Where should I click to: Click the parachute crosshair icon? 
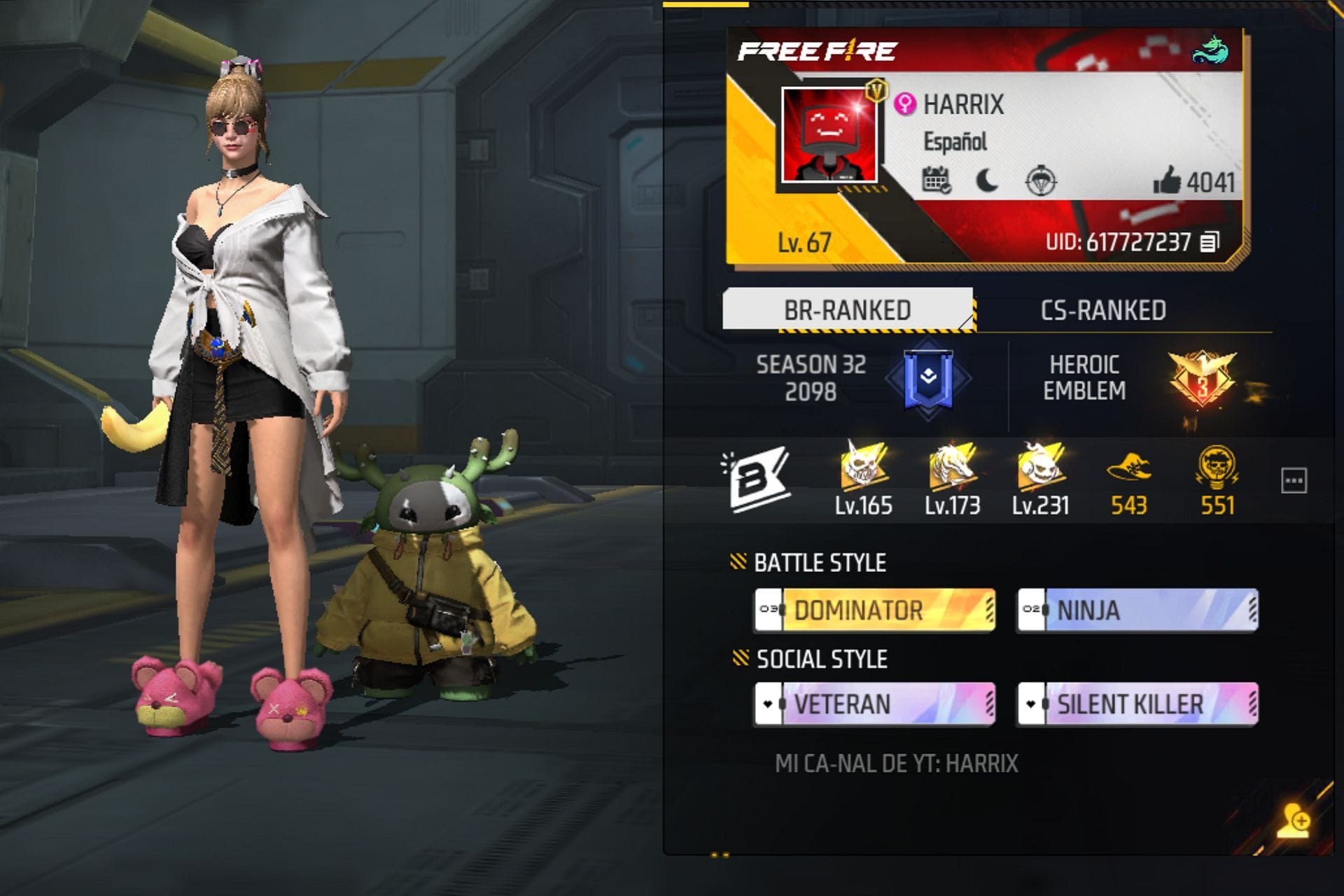tap(1041, 181)
